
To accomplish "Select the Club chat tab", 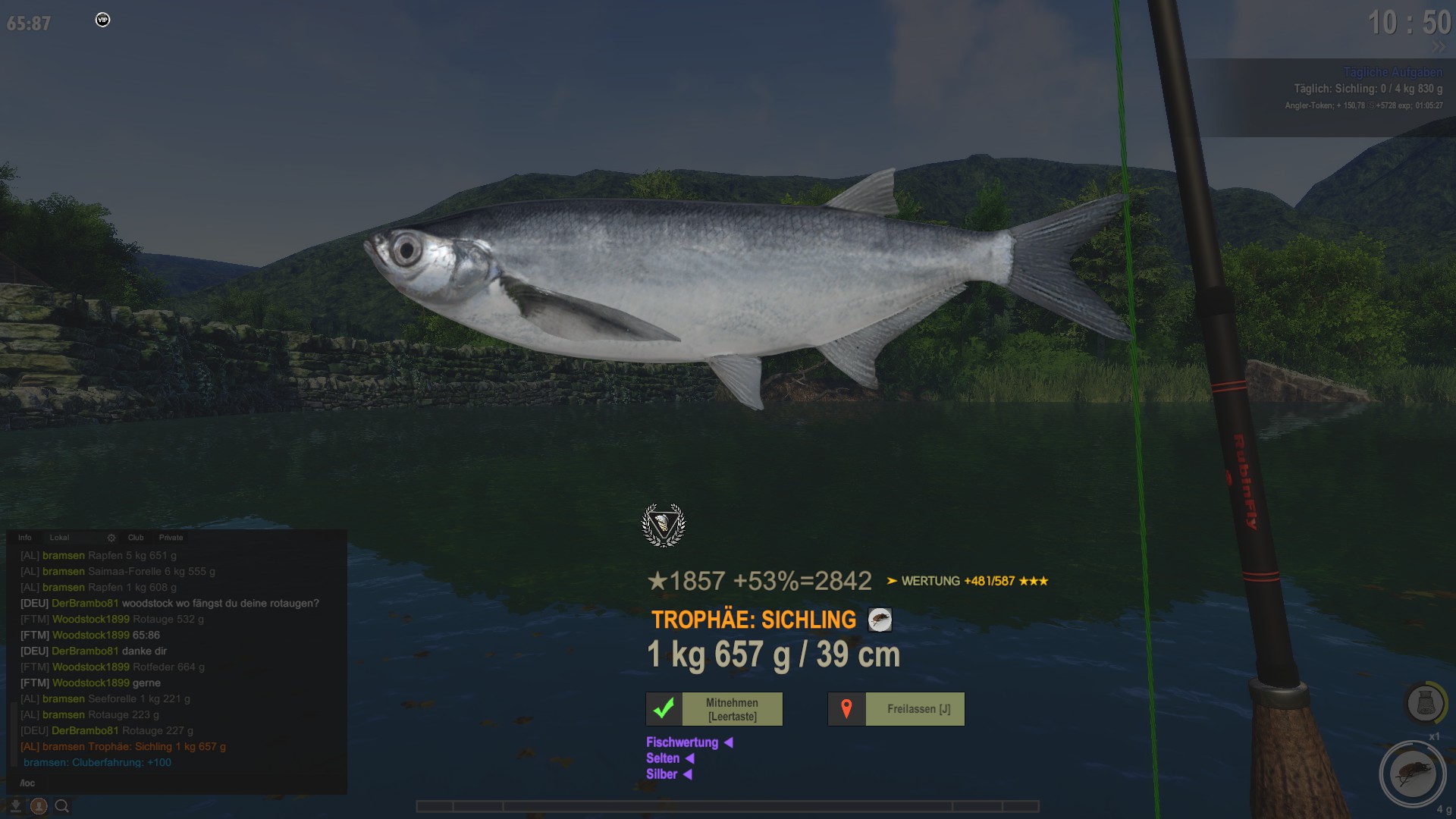I will [x=136, y=538].
